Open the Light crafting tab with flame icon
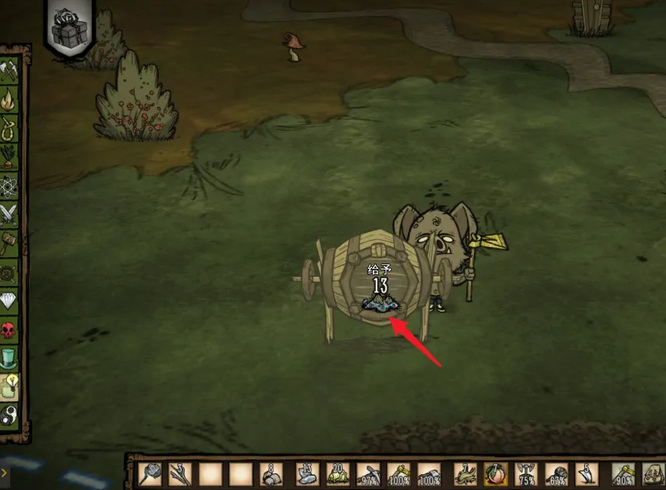Screen dimensions: 666x490 click(x=10, y=99)
